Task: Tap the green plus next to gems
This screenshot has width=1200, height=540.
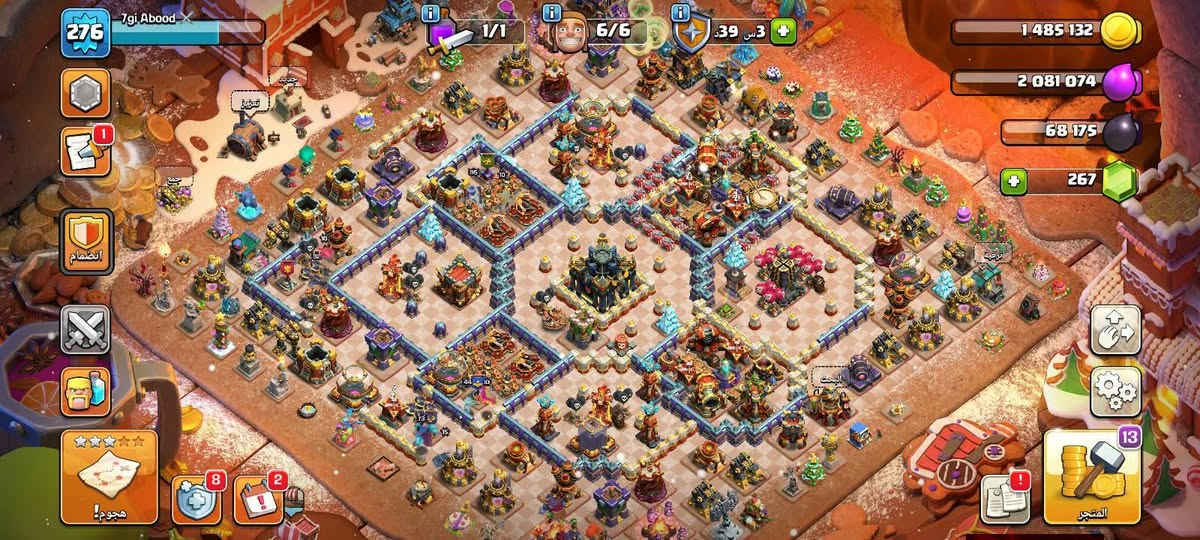Action: pos(1013,182)
